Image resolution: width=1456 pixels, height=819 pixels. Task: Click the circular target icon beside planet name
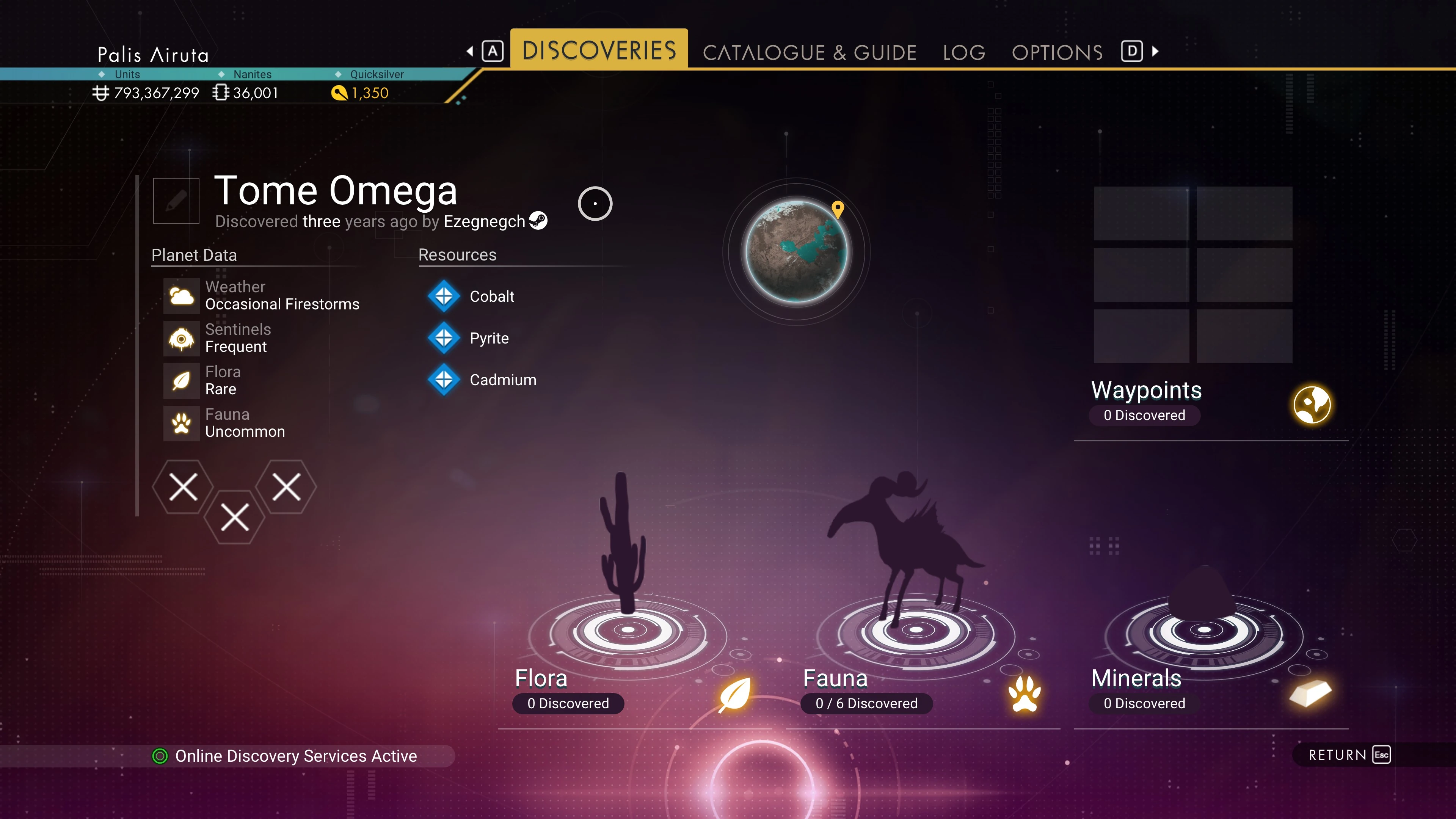pyautogui.click(x=595, y=204)
